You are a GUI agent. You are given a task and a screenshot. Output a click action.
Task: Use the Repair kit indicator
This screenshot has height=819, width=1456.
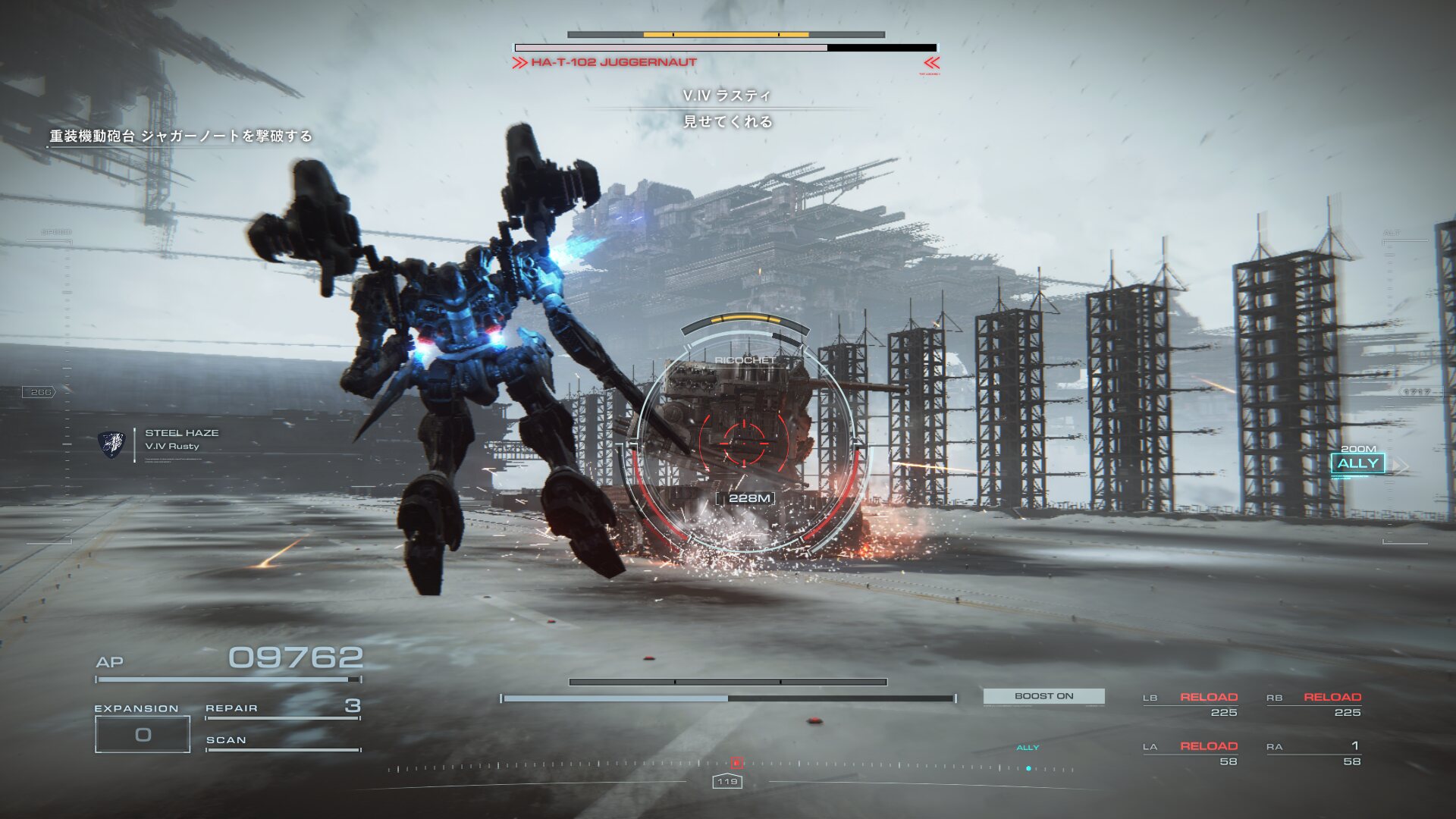[282, 708]
